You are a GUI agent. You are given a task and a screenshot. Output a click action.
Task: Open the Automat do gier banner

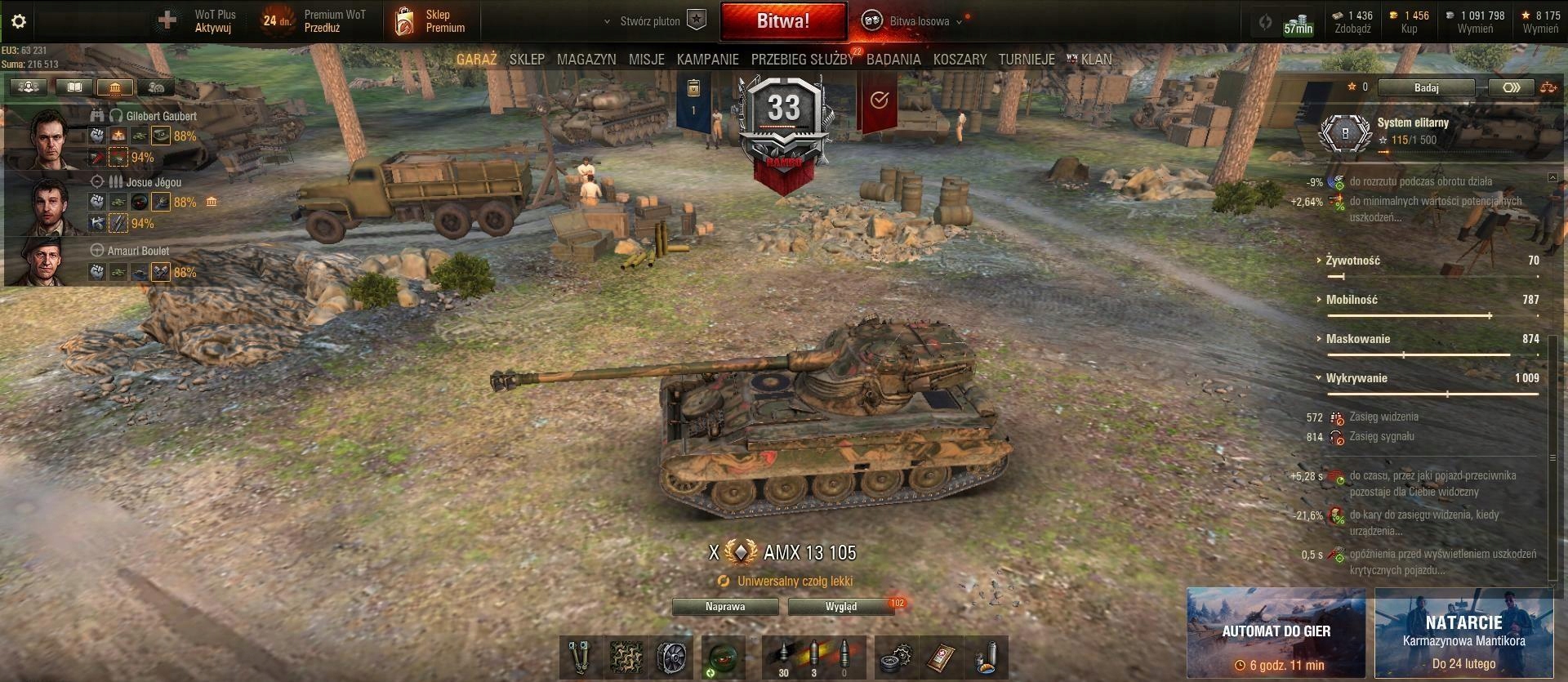(1276, 633)
